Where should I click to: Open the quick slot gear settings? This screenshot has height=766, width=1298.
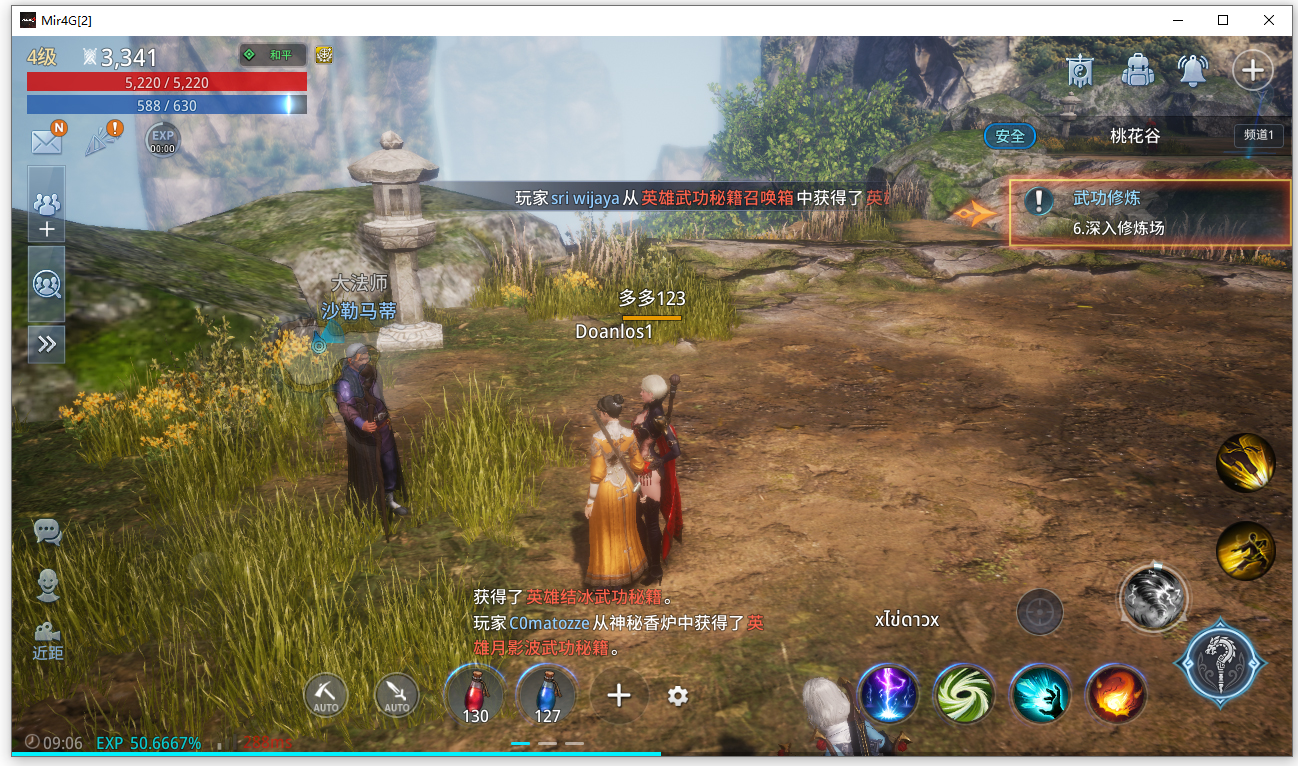pyautogui.click(x=678, y=696)
